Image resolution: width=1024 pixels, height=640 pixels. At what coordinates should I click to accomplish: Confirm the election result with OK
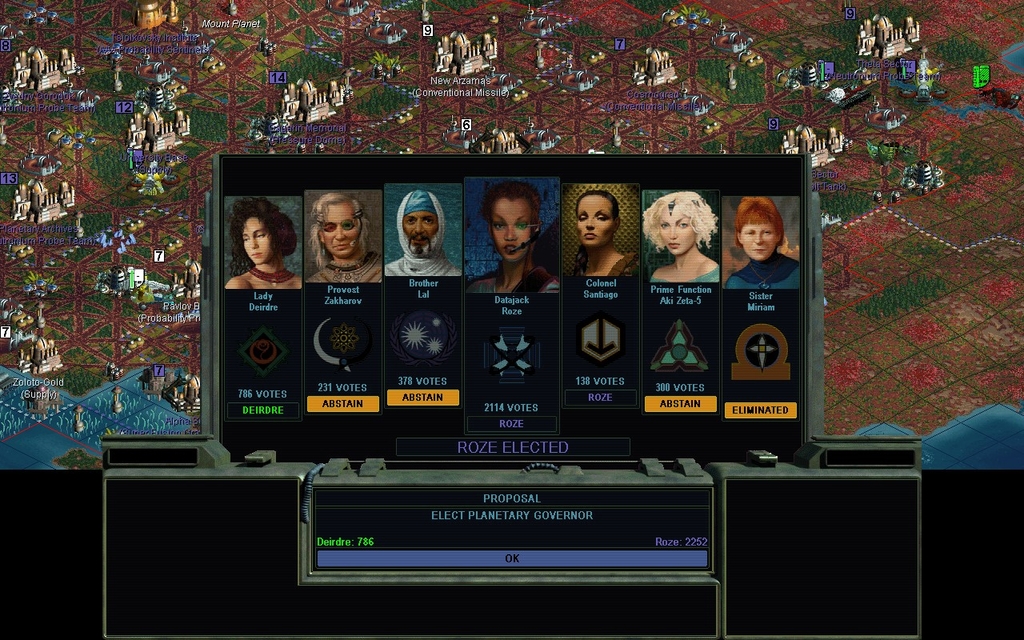tap(512, 559)
